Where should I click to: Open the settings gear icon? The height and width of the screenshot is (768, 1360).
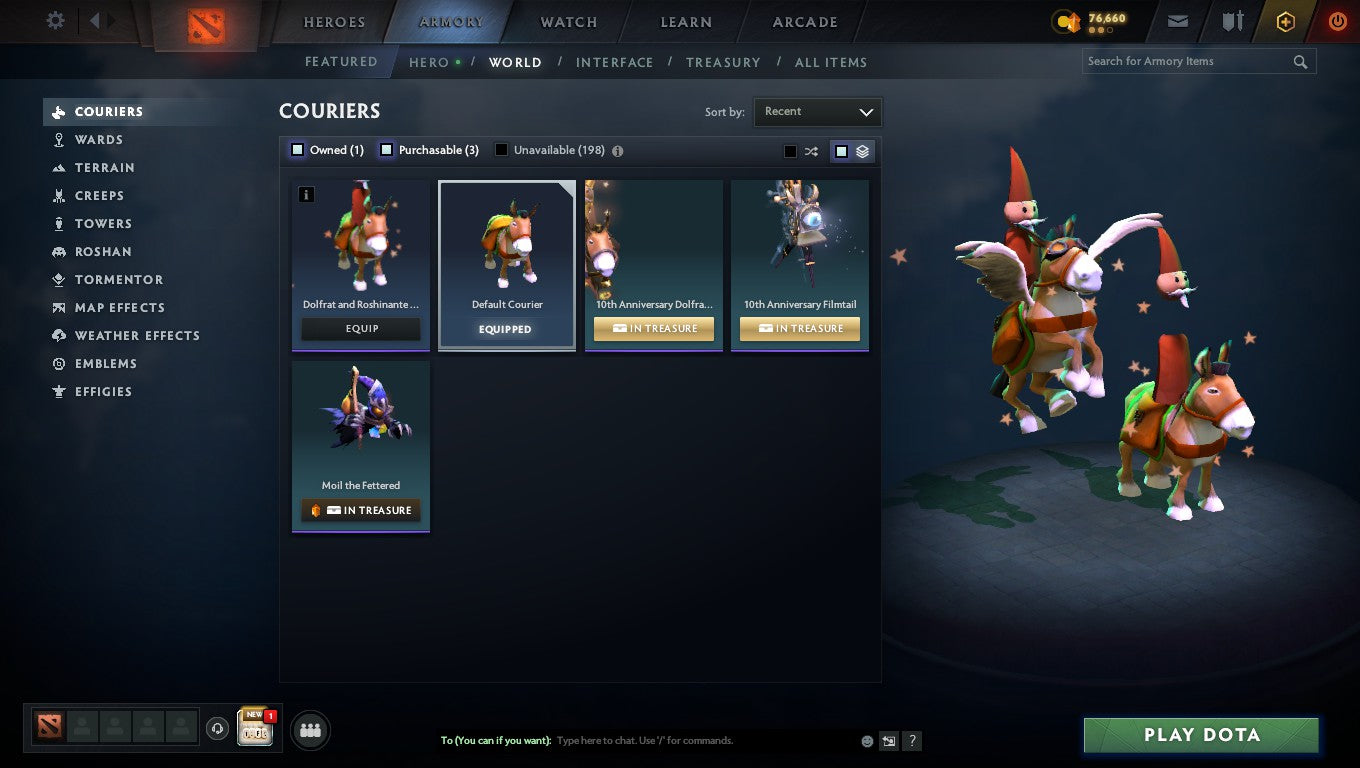(x=55, y=20)
